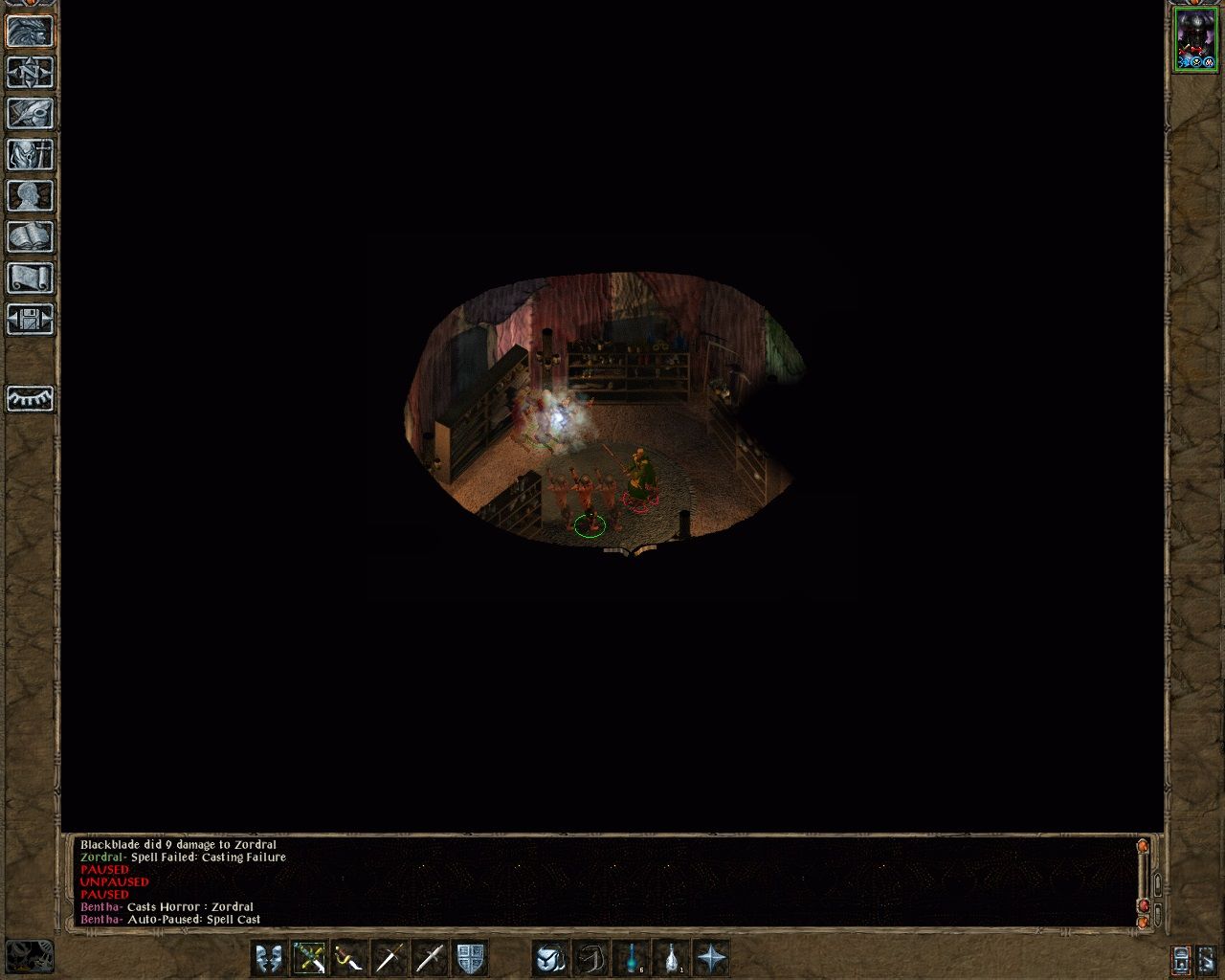Activate the shield guard action
The width and height of the screenshot is (1225, 980).
470,958
